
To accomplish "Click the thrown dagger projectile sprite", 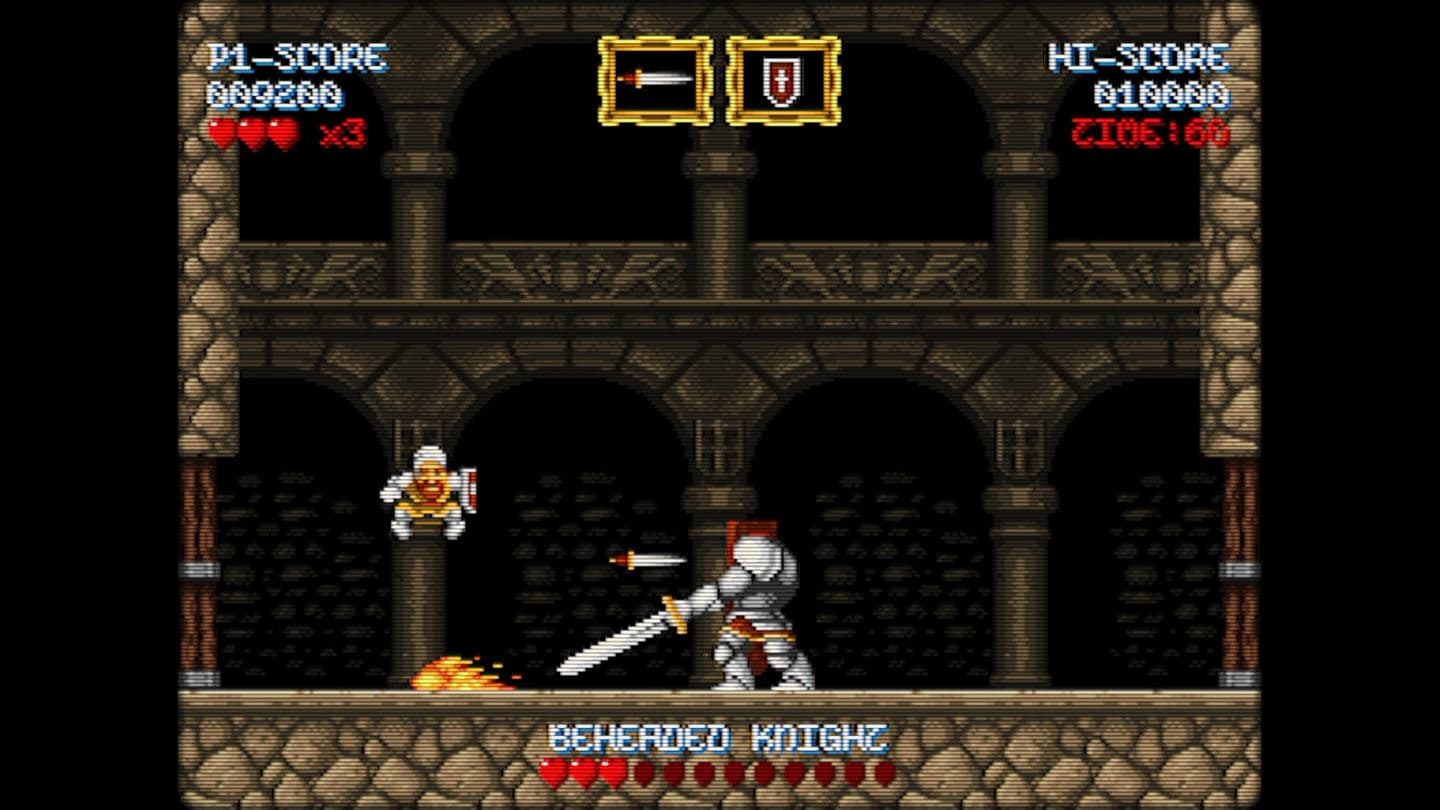I will tap(646, 561).
